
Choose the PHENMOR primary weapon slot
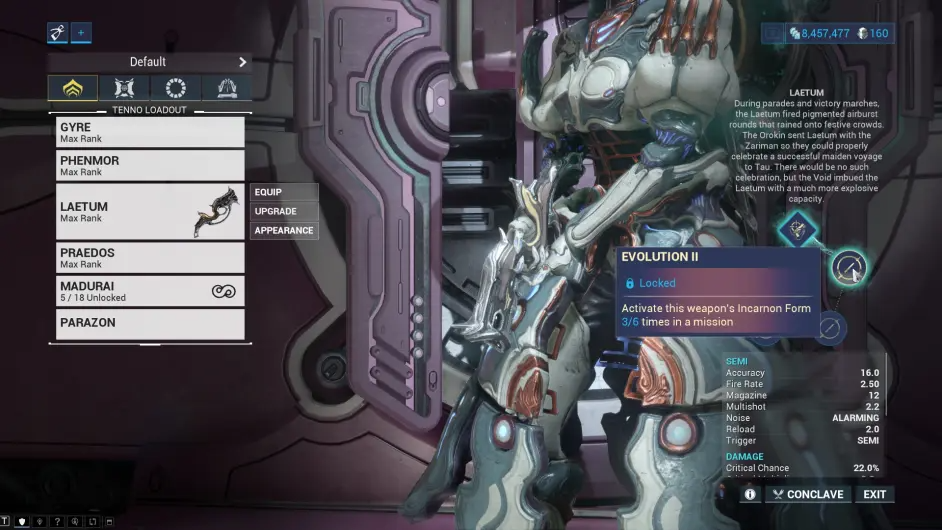(150, 165)
